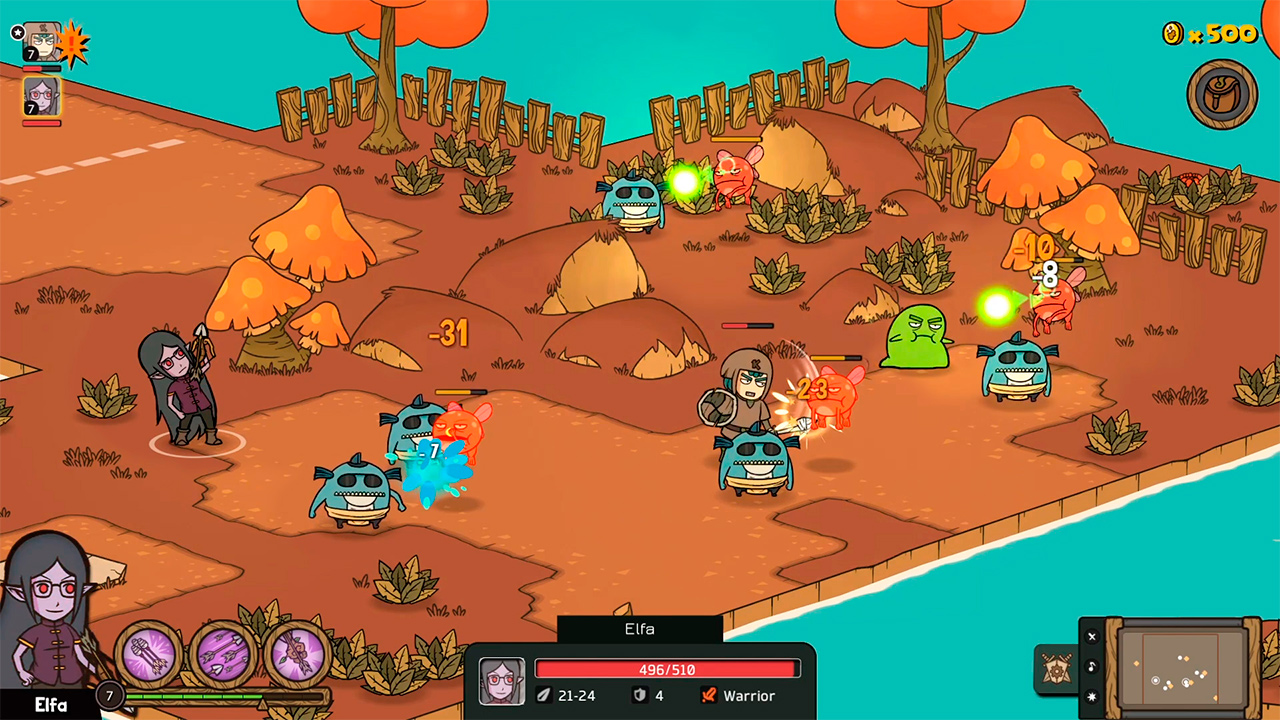
Task: Toggle the music note button on the minimap
Action: pos(1092,668)
